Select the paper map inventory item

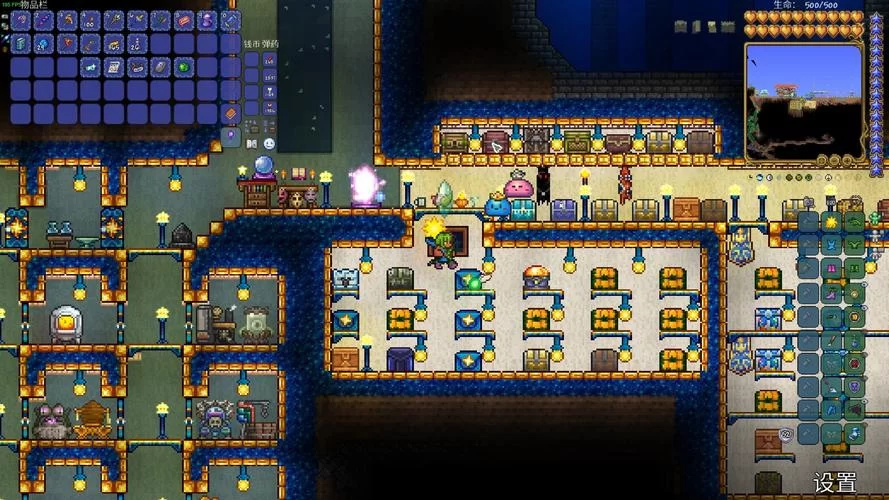click(x=113, y=67)
